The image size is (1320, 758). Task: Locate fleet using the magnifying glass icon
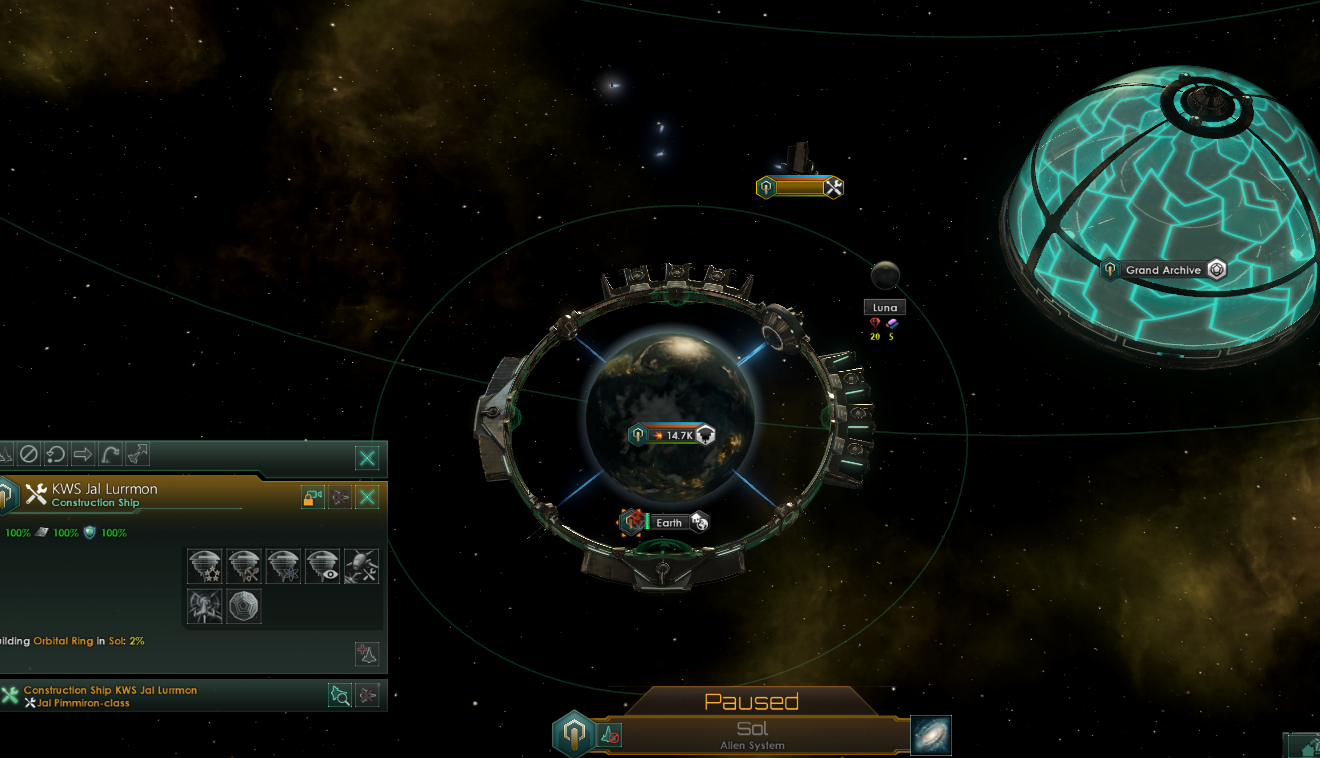340,695
